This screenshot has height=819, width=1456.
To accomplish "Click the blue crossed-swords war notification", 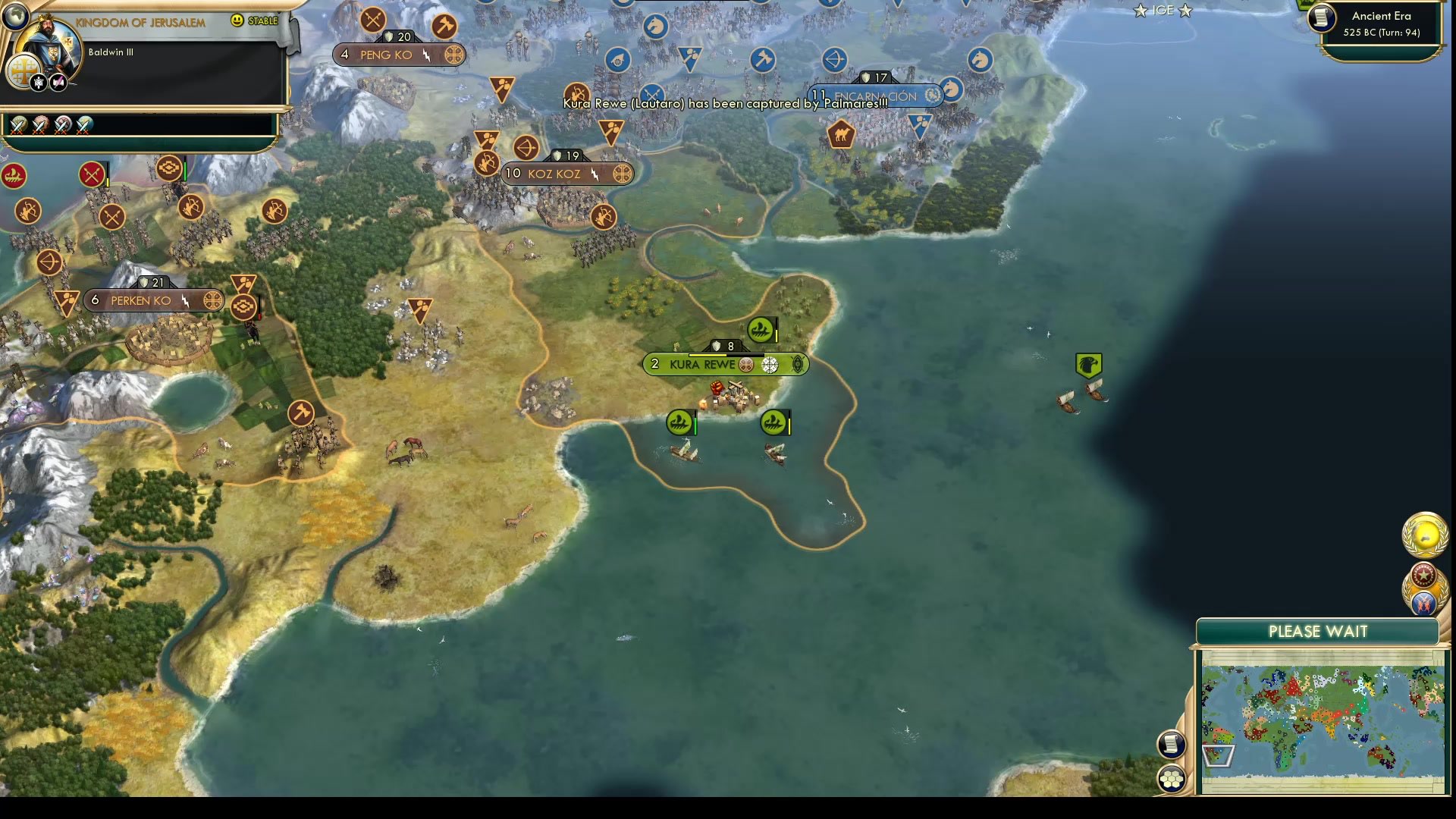I will pos(1423,605).
